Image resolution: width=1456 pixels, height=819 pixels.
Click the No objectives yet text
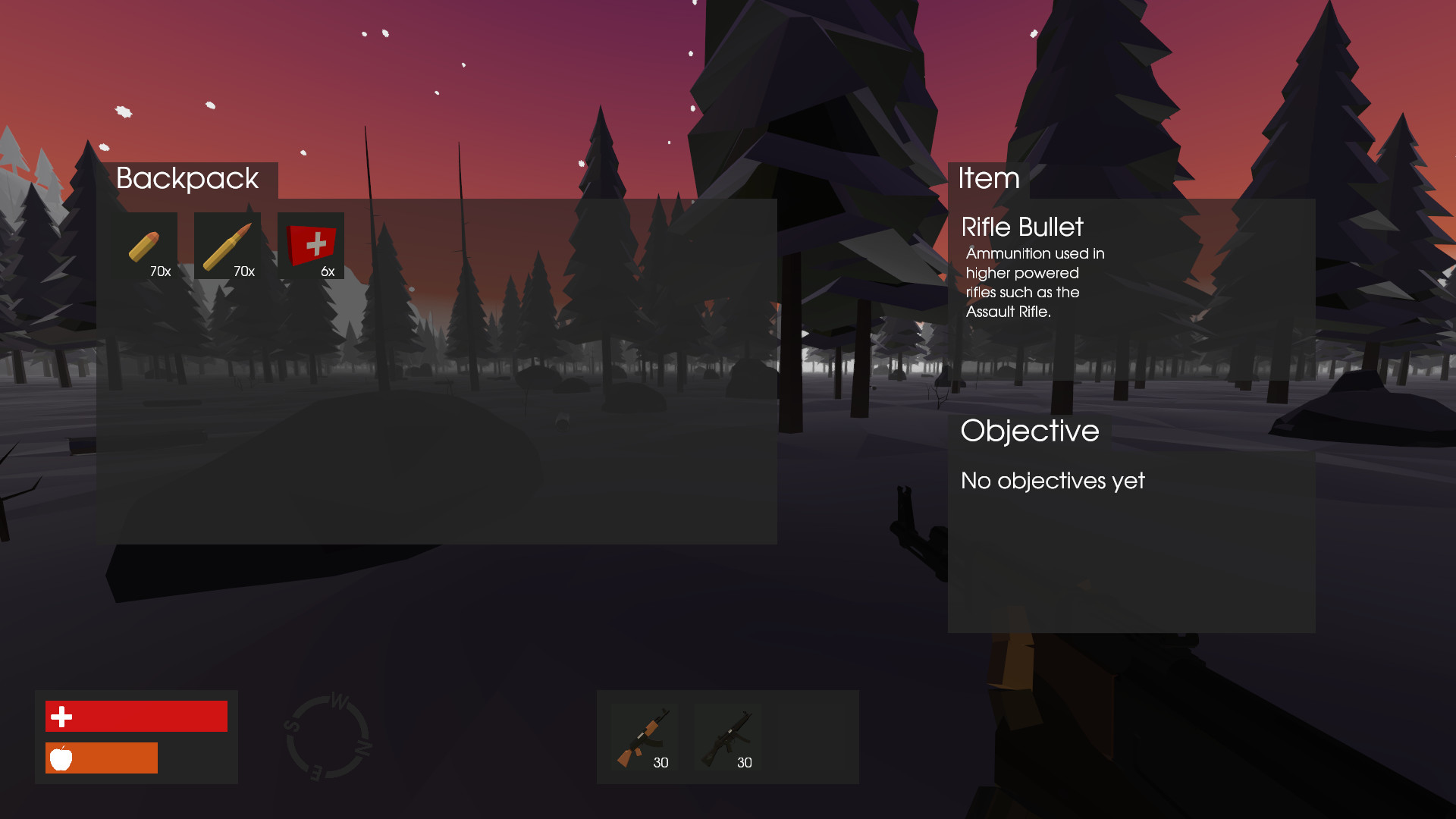coord(1053,481)
